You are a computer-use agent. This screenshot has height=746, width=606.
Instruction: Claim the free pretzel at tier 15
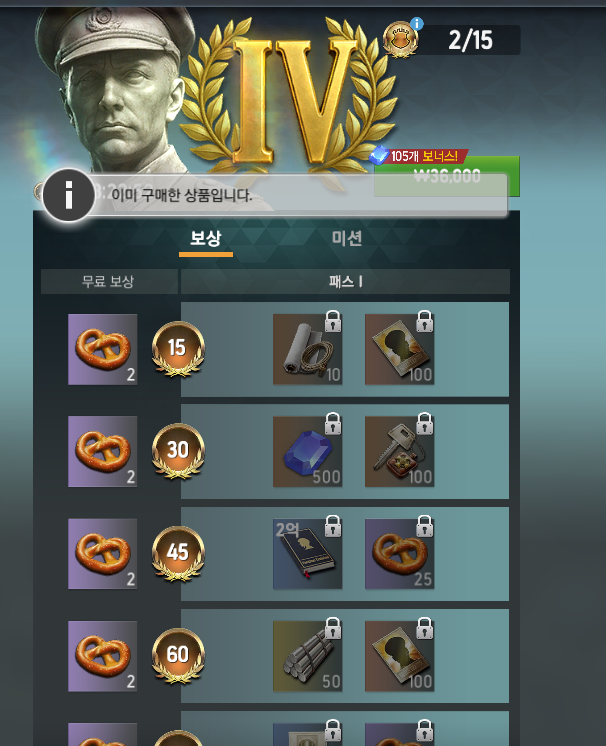(103, 349)
